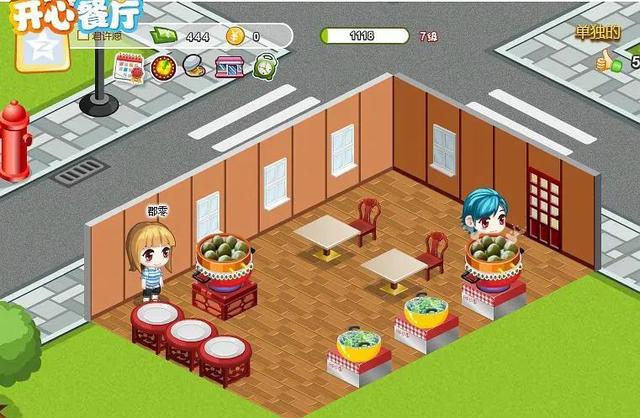640x418 pixels.
Task: Click the round green arrow badge icon
Action: [x=162, y=67]
